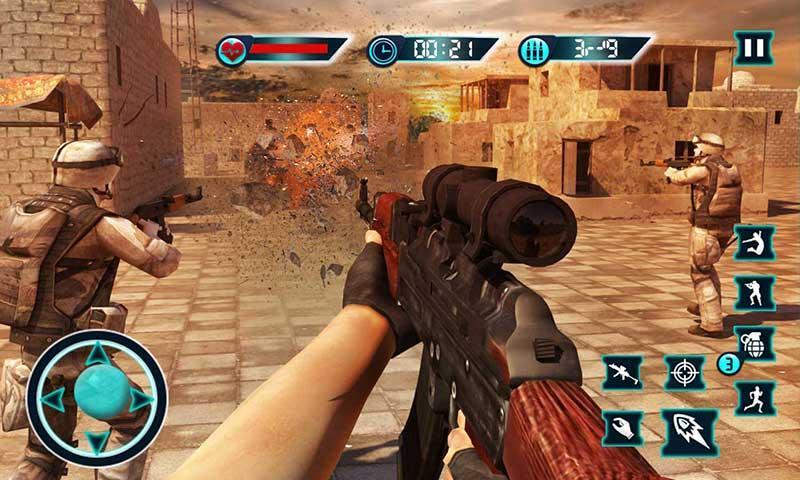The width and height of the screenshot is (800, 480).
Task: Aim using the crosshair scope button
Action: pyautogui.click(x=685, y=373)
